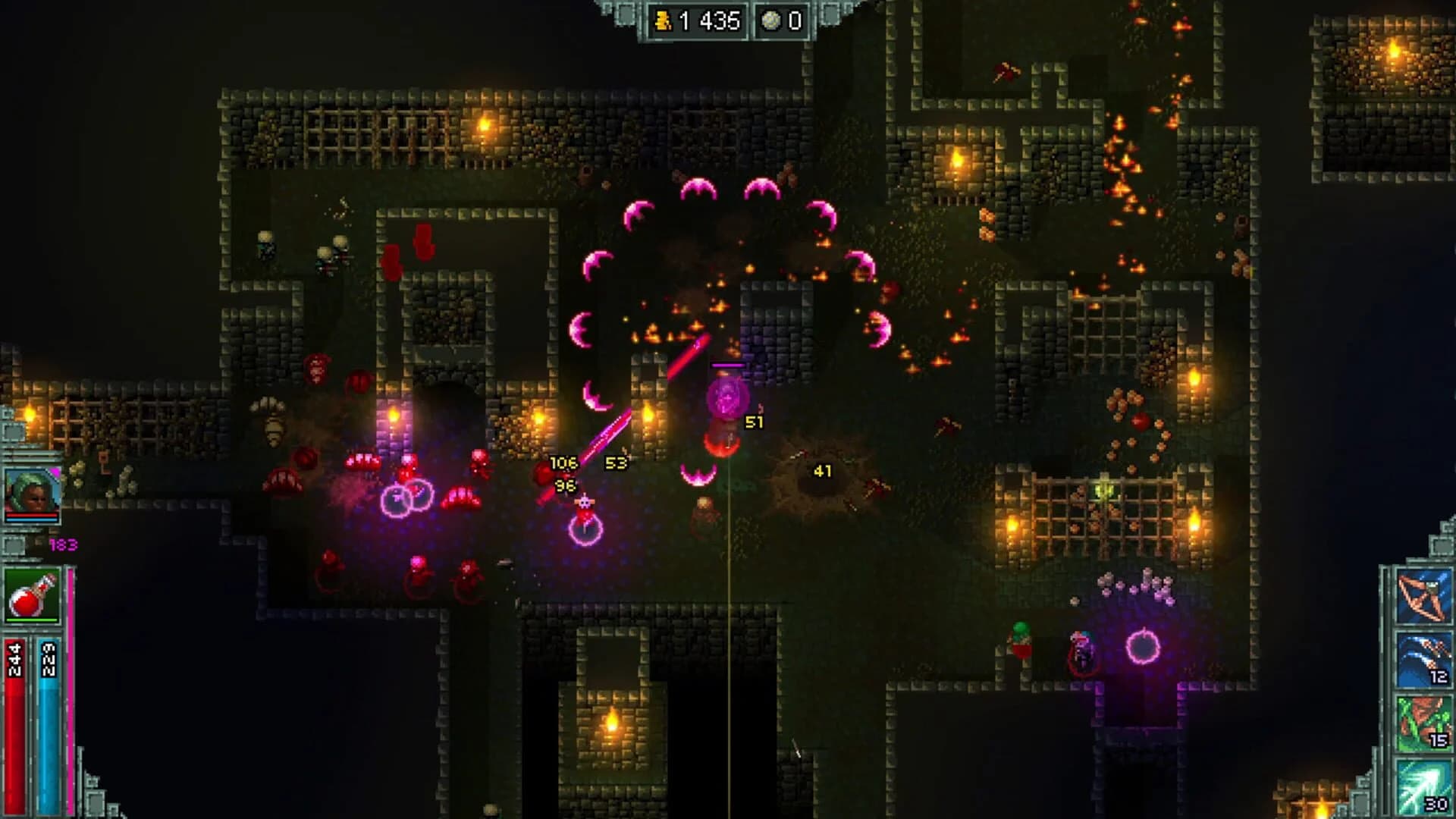Screen dimensions: 1456x819
Task: Click the health bar under the character portrait
Action: (32, 516)
